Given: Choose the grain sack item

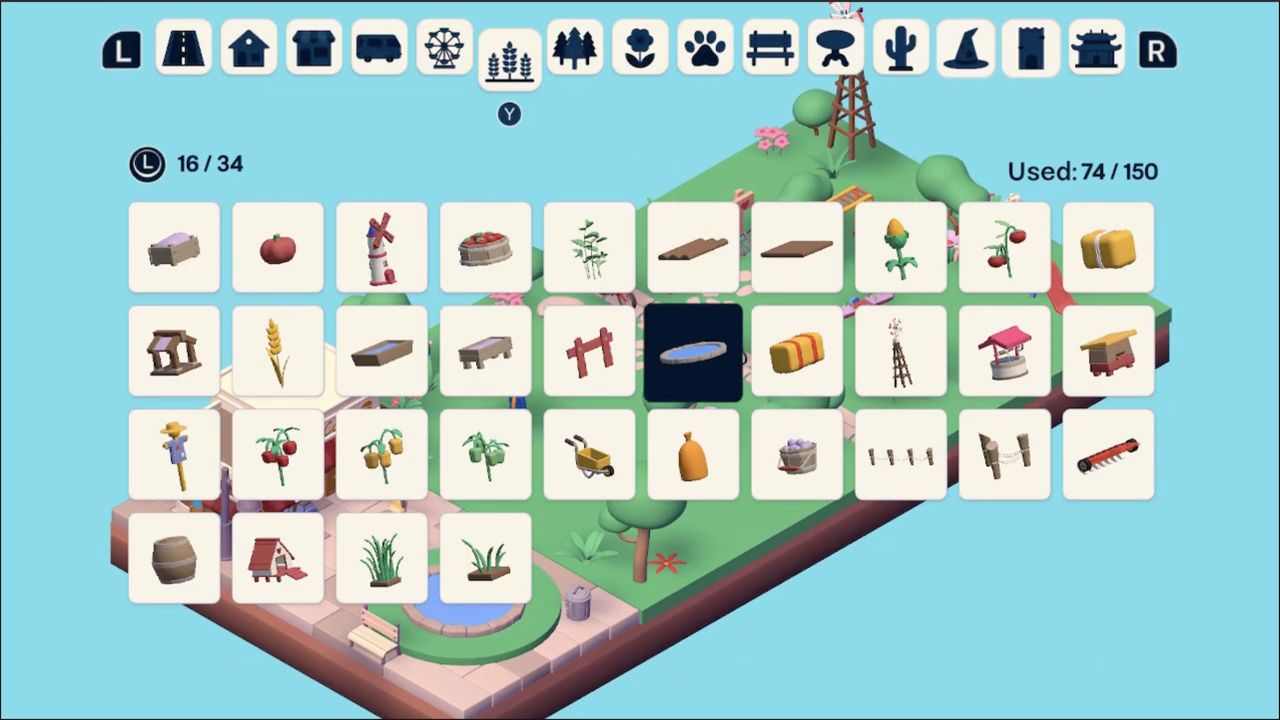Looking at the screenshot, I should click(693, 454).
